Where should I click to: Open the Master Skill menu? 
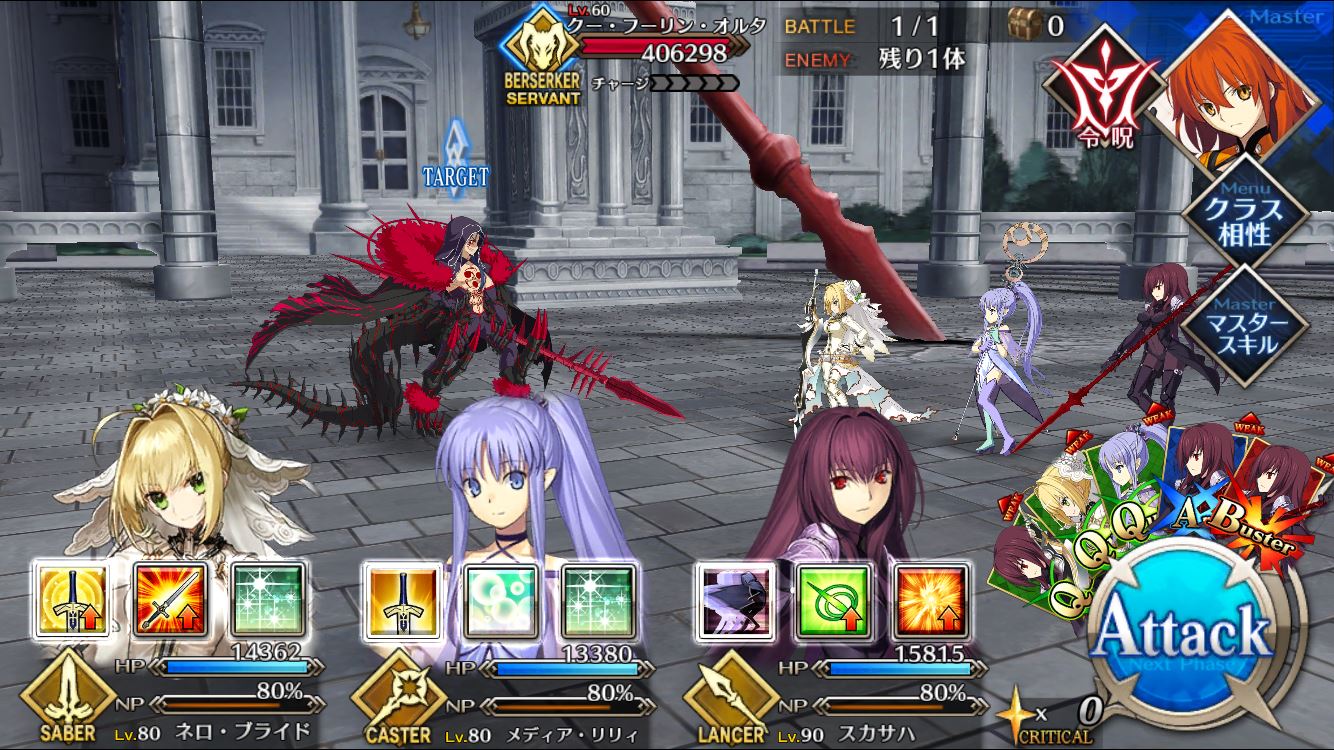click(1244, 325)
